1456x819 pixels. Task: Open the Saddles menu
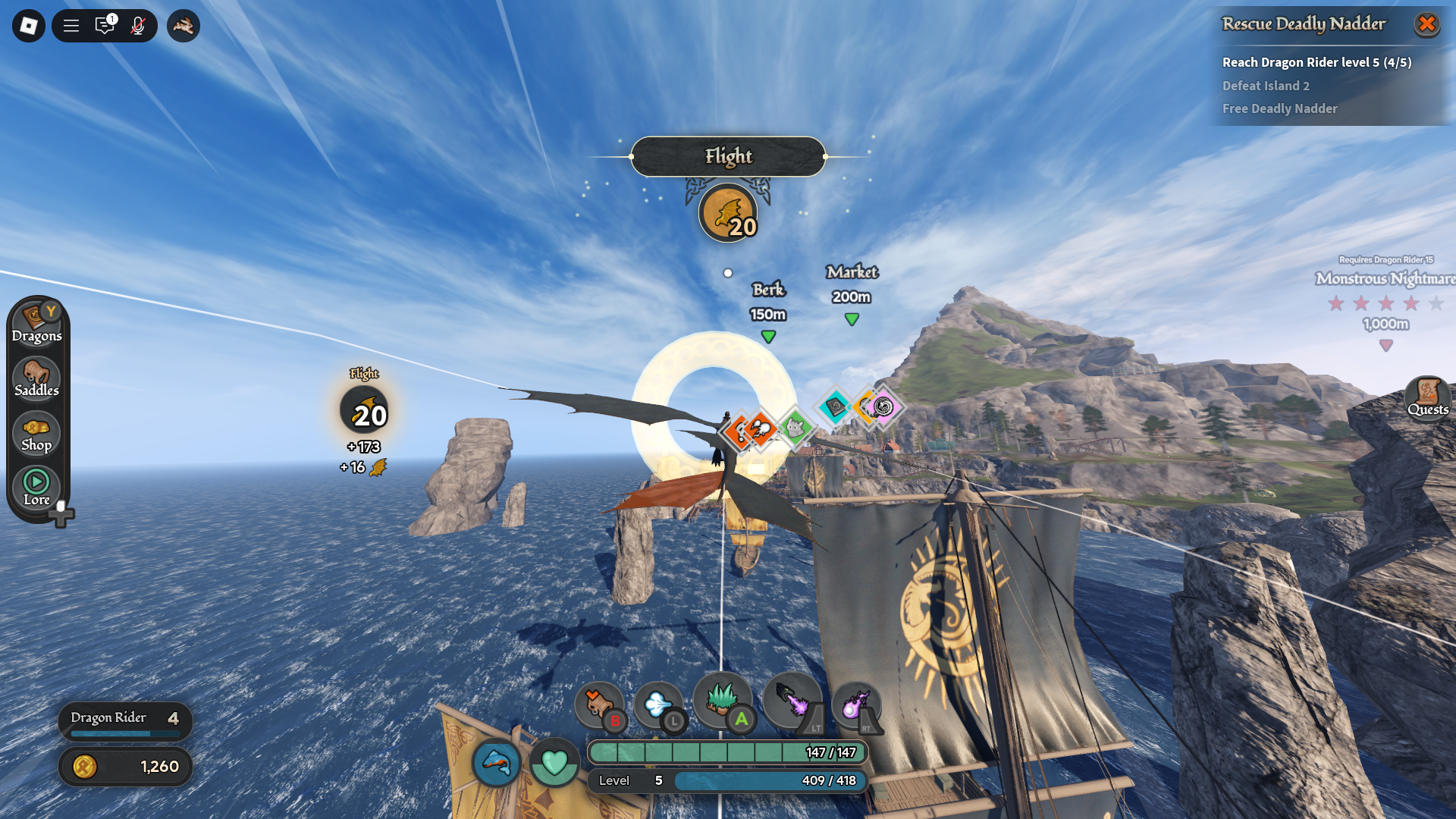pos(36,378)
